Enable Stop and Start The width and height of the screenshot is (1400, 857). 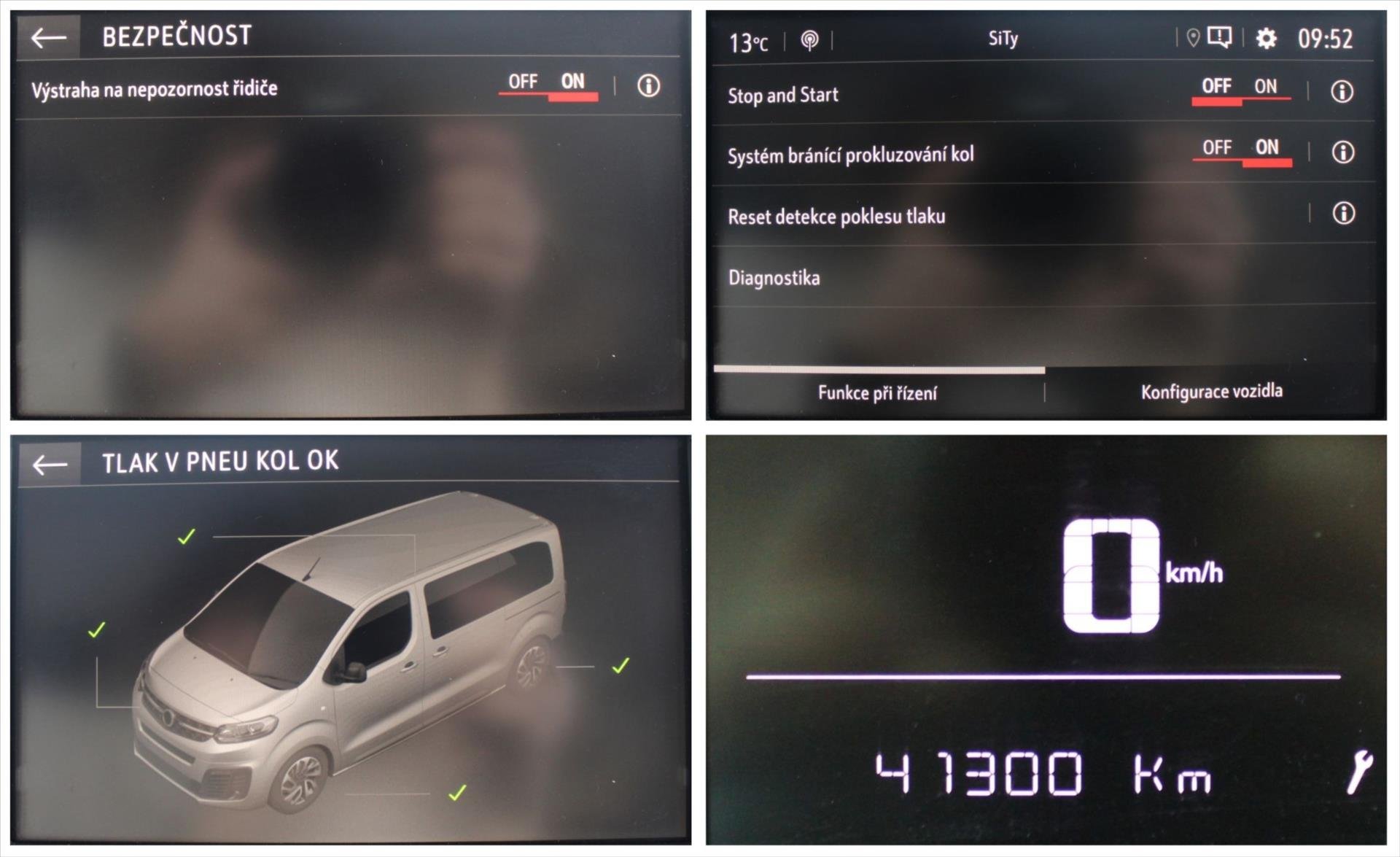1265,86
